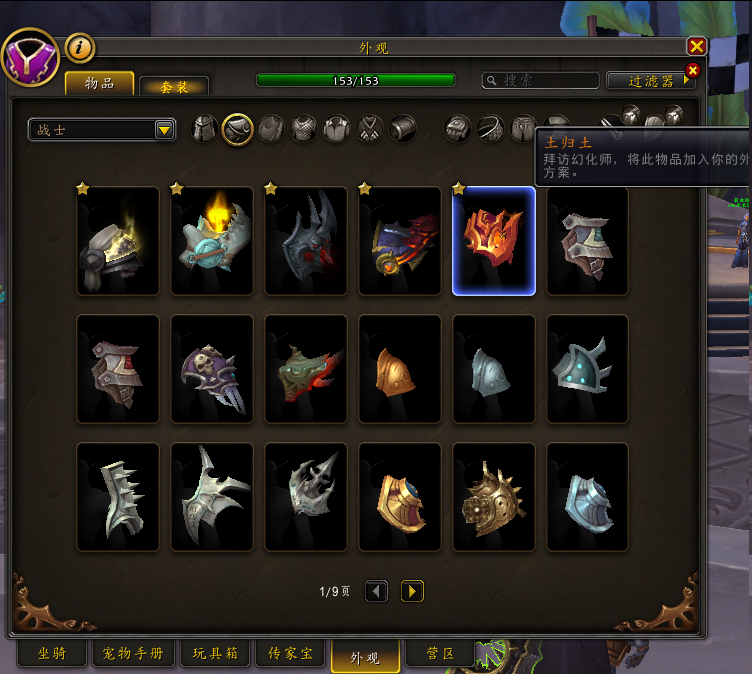The width and height of the screenshot is (752, 674).
Task: Switch to the 宠物手册 pet journal tab
Action: pos(133,654)
